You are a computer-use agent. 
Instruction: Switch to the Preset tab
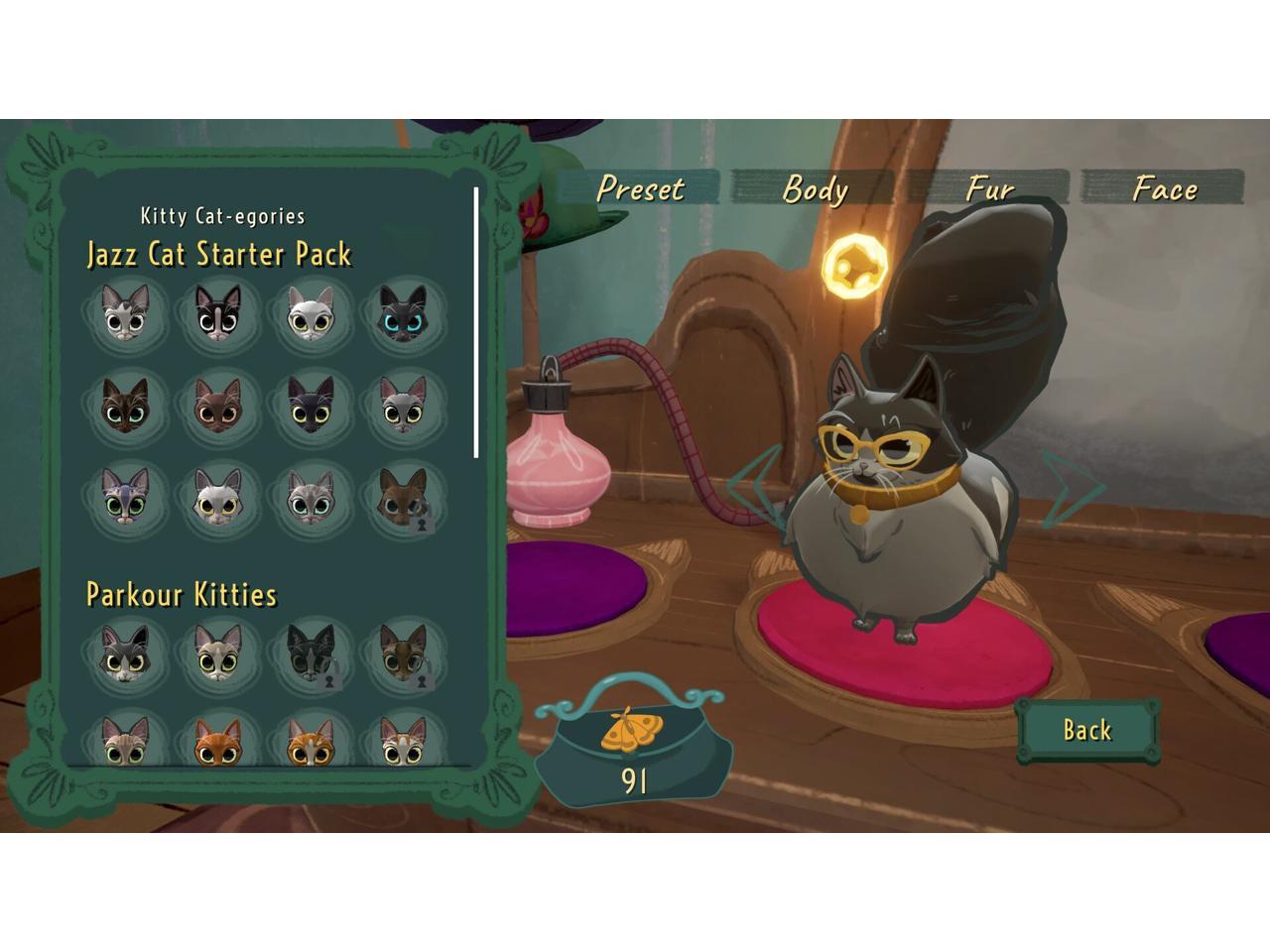pos(641,188)
